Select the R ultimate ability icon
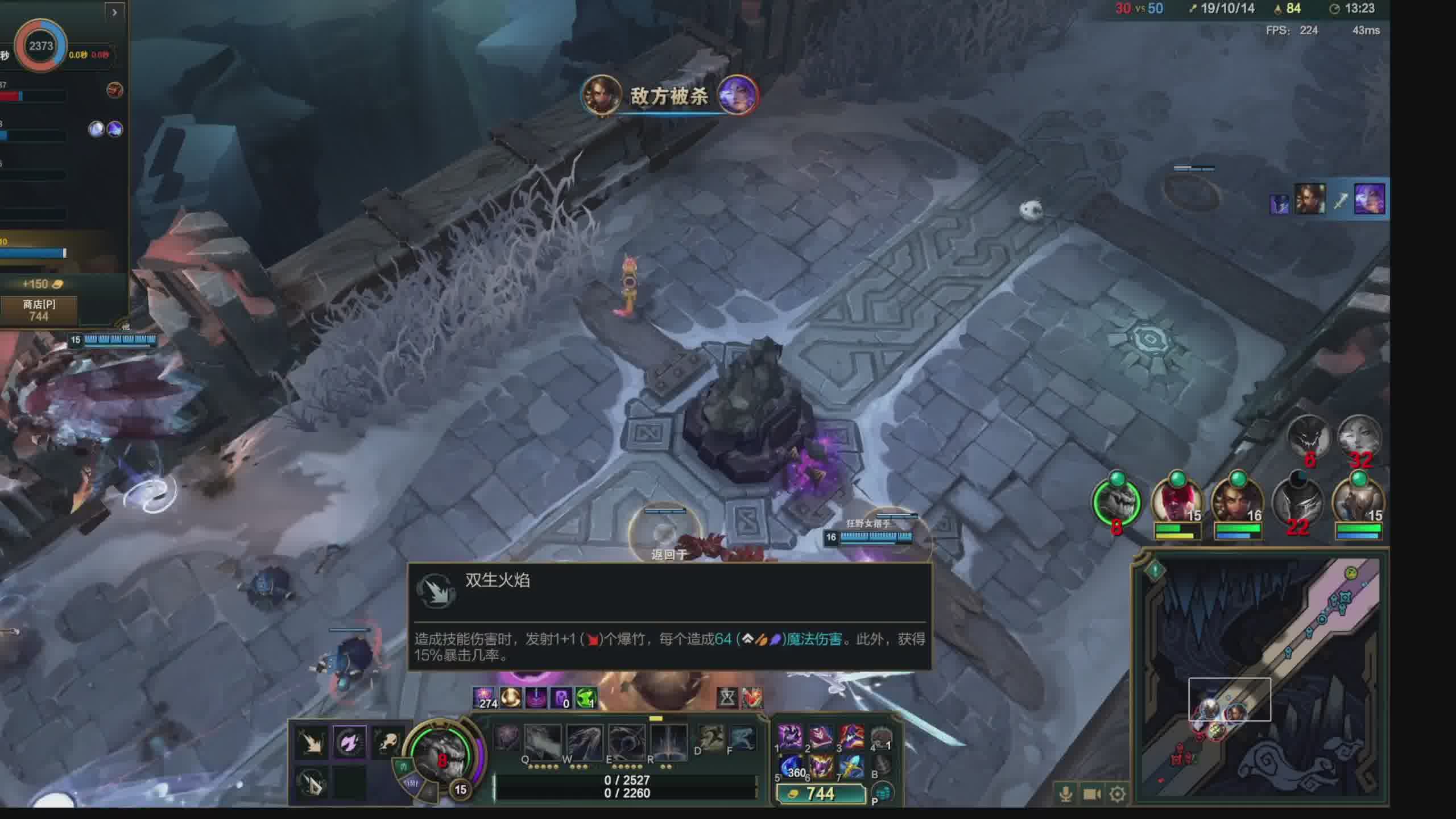This screenshot has width=1456, height=819. coord(668,742)
